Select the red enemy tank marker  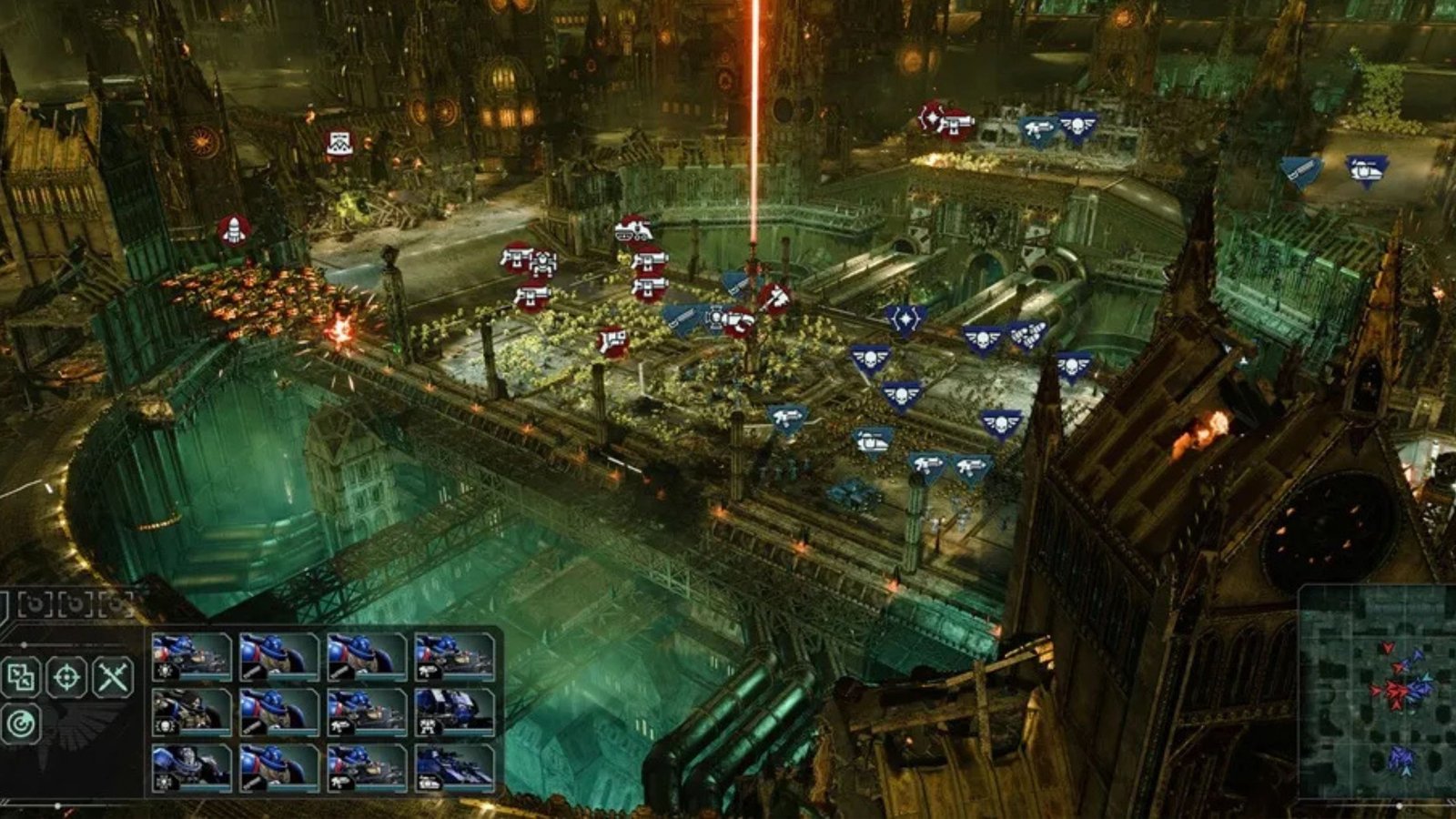(632, 227)
